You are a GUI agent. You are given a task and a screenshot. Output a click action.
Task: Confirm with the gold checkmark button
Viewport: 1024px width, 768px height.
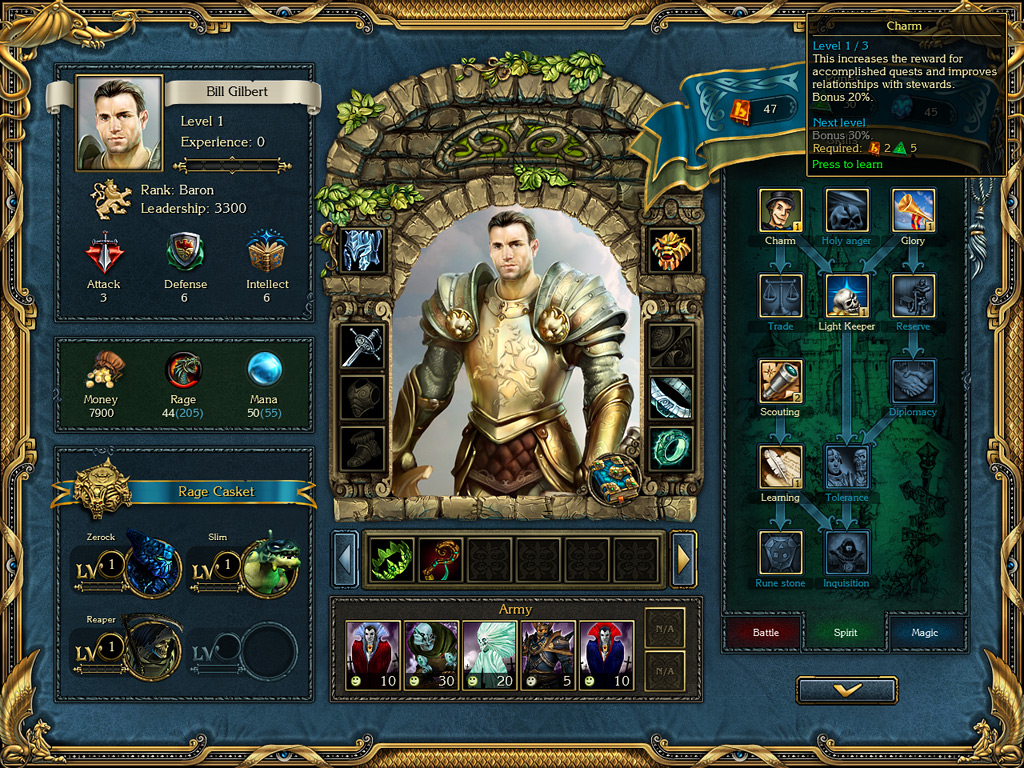pyautogui.click(x=847, y=690)
